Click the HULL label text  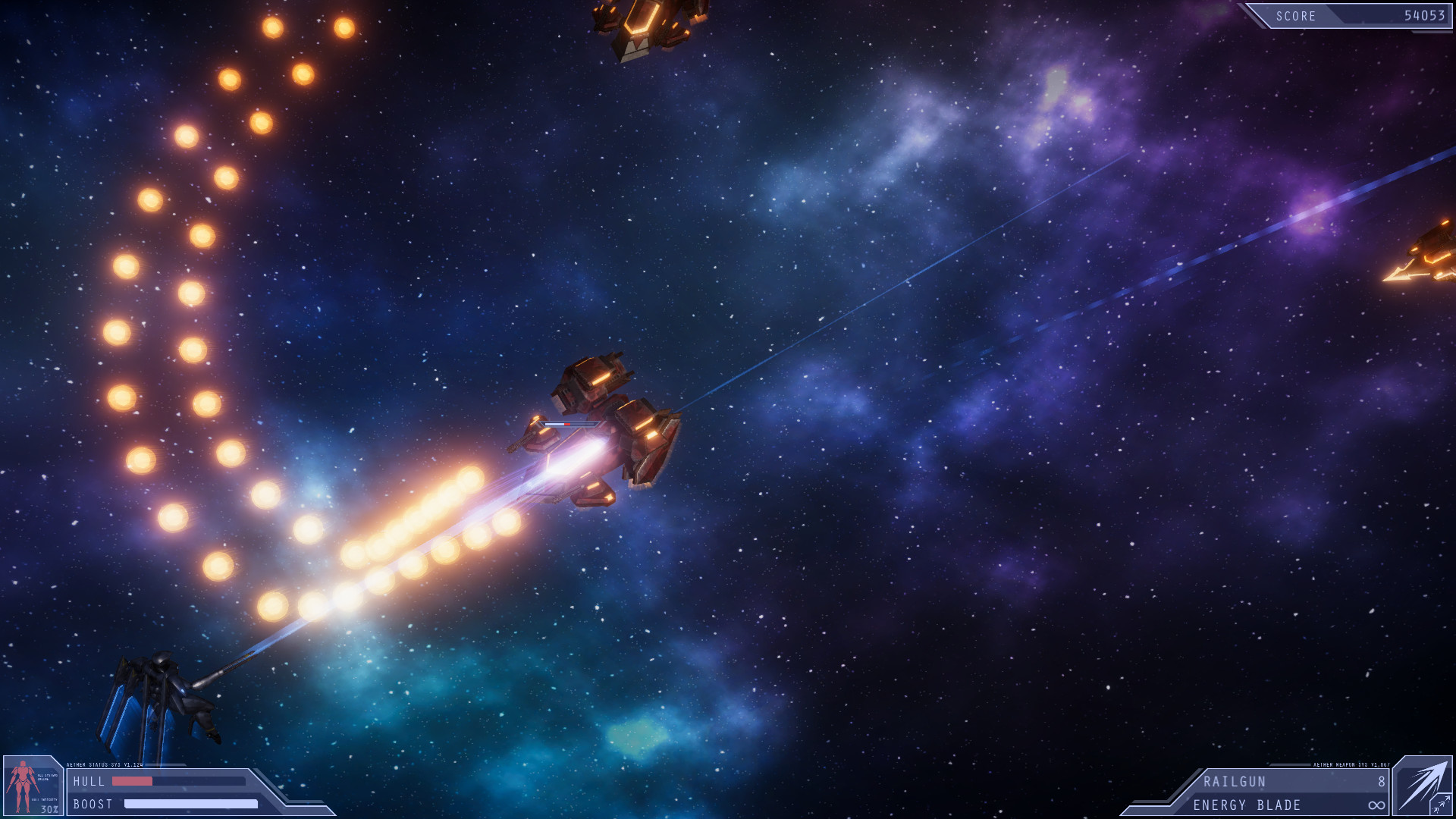click(89, 781)
